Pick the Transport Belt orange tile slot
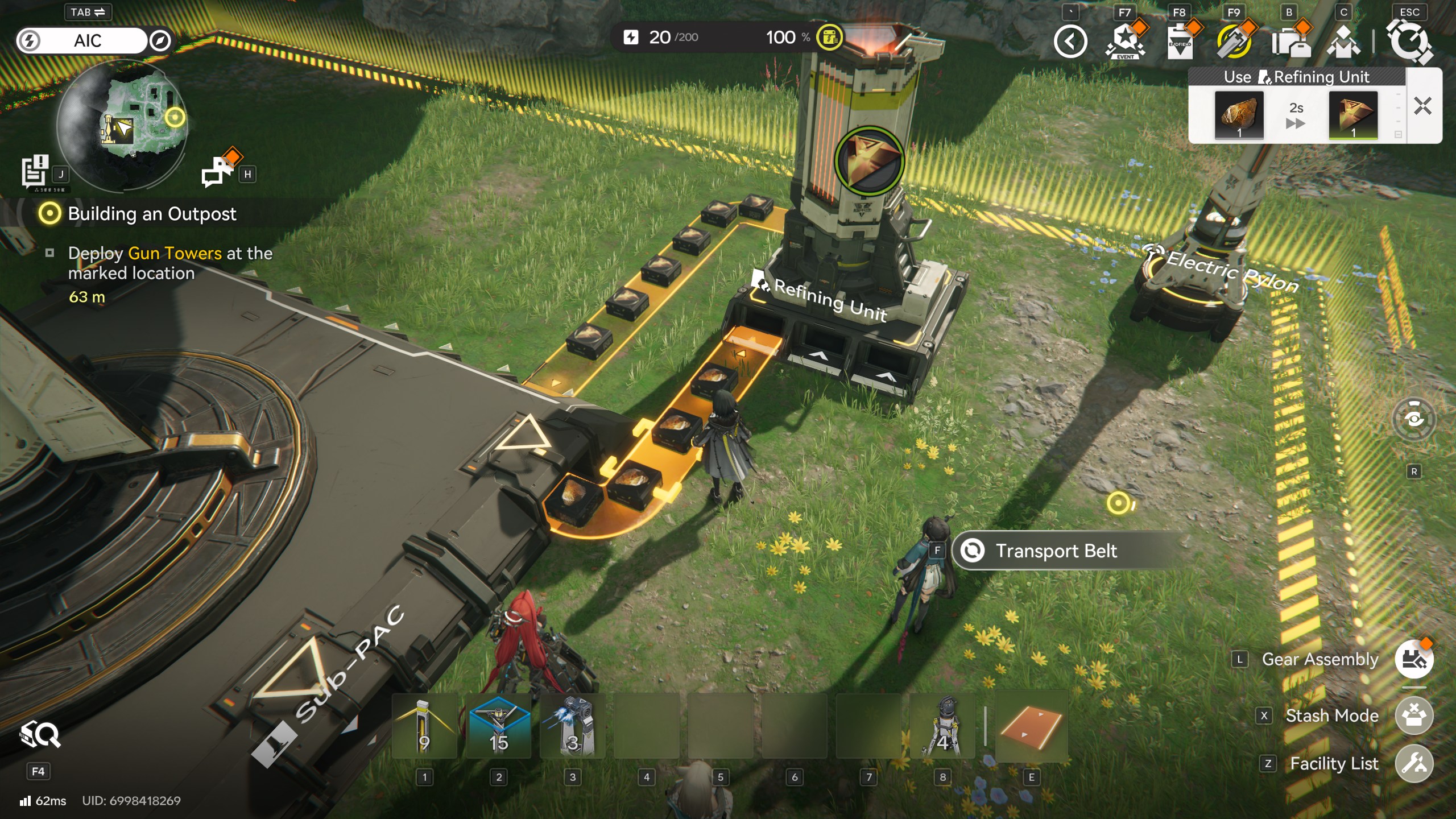The width and height of the screenshot is (1456, 819). click(x=1031, y=727)
